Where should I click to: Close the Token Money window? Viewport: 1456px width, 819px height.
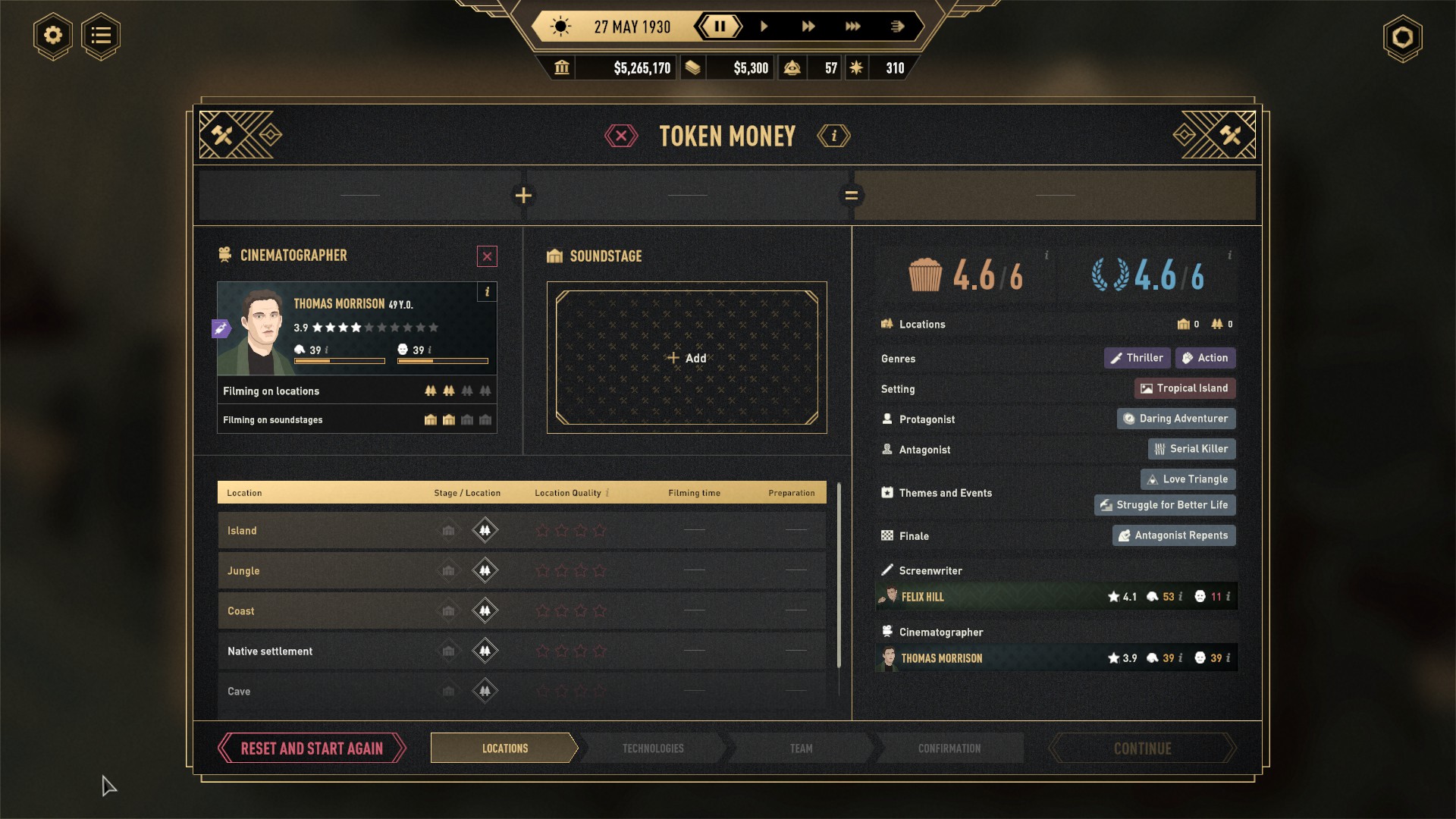click(621, 136)
